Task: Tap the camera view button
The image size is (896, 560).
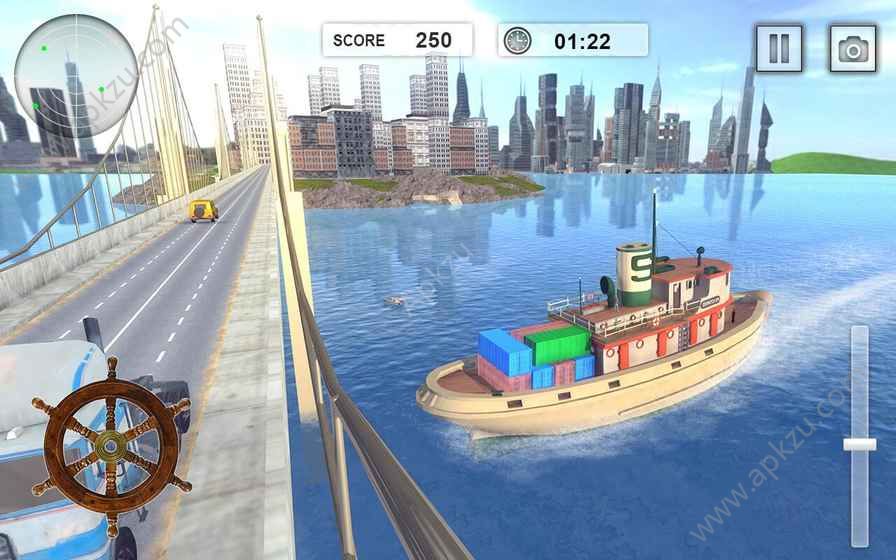Action: point(852,48)
